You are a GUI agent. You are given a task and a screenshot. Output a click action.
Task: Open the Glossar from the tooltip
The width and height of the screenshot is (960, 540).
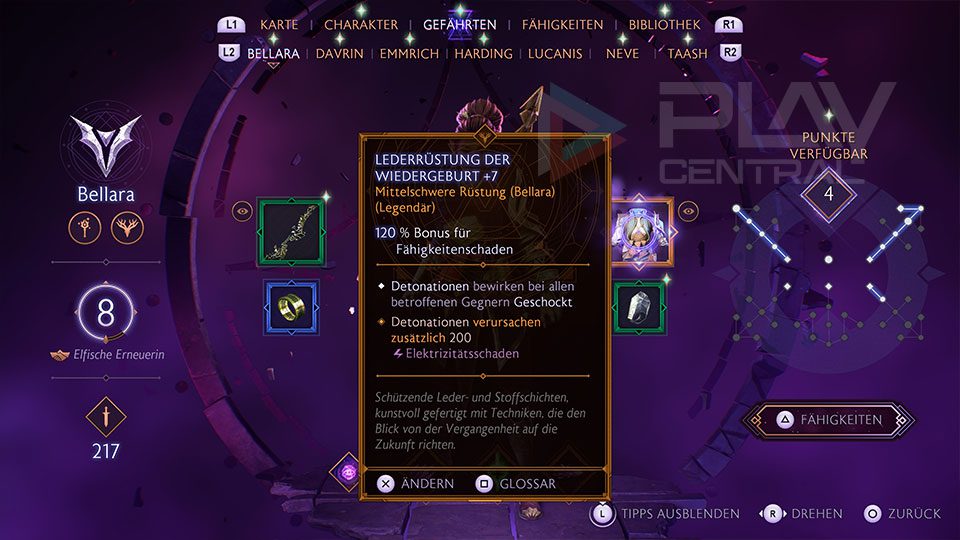pyautogui.click(x=516, y=484)
